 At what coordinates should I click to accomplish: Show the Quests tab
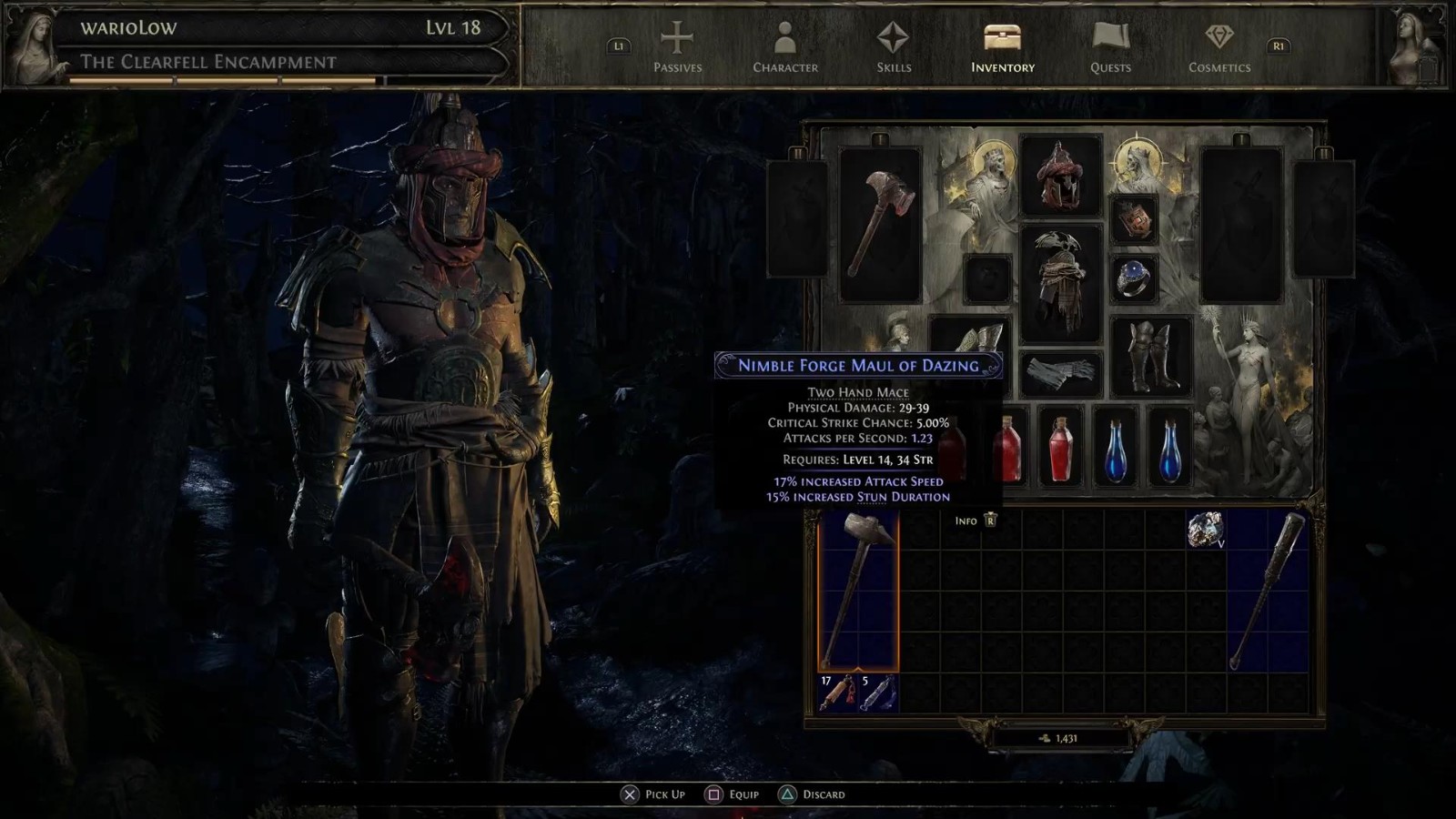pyautogui.click(x=1110, y=47)
